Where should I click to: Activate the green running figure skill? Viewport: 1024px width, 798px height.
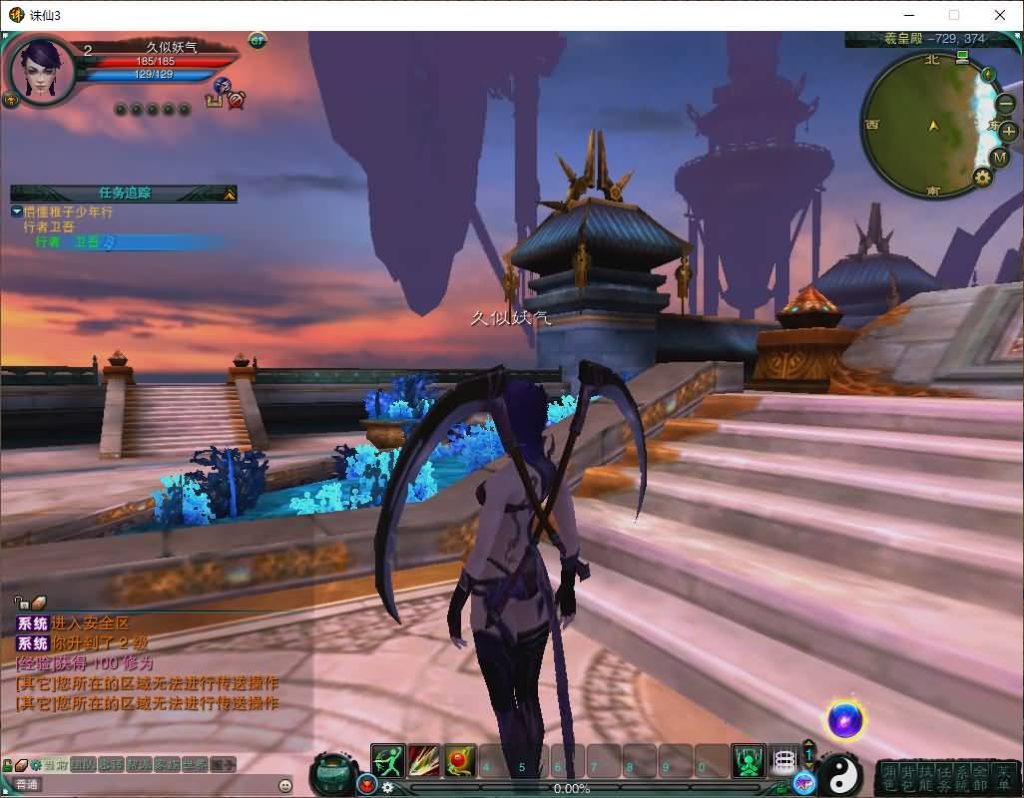tap(387, 761)
